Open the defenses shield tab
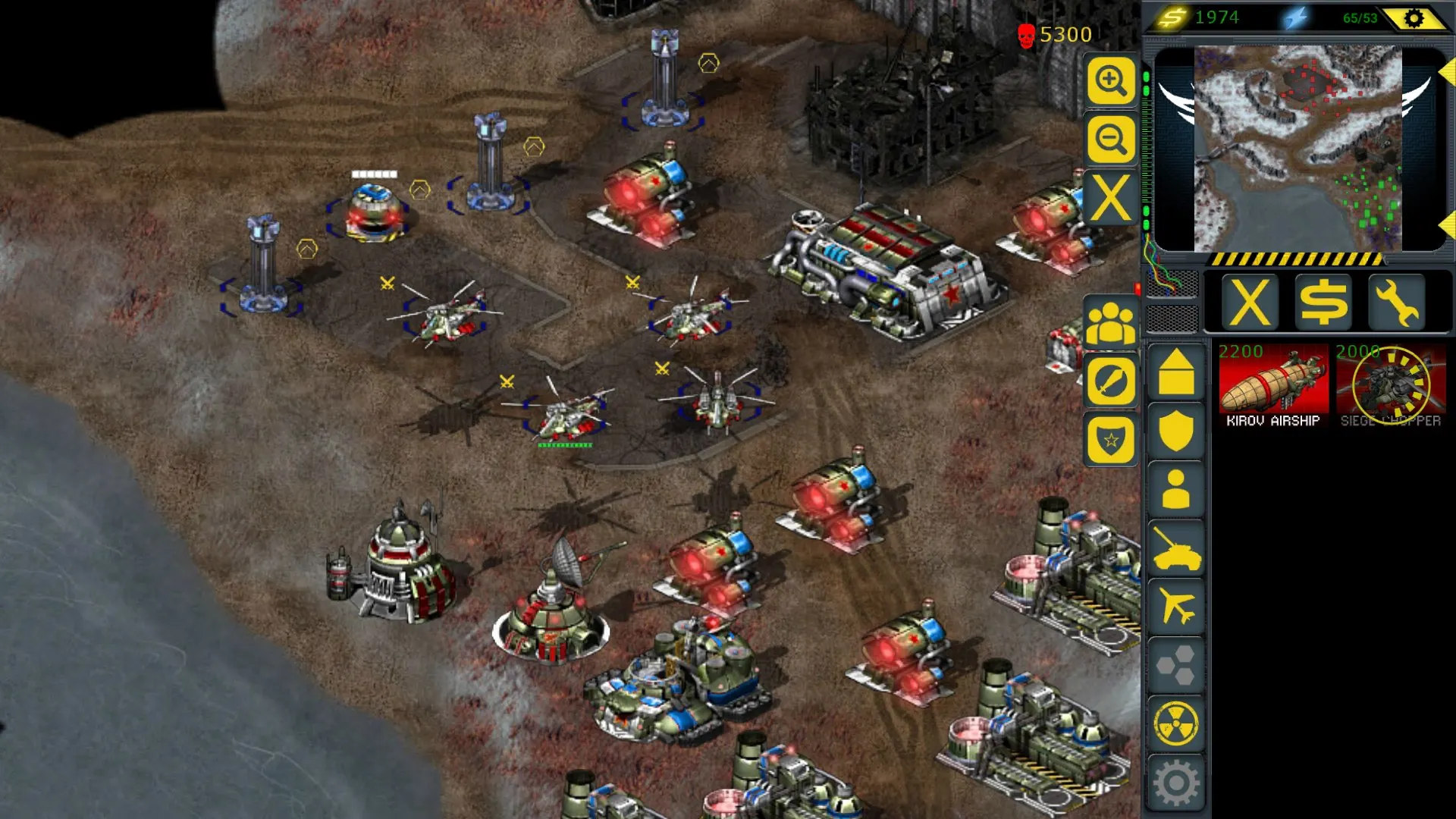 [x=1176, y=430]
